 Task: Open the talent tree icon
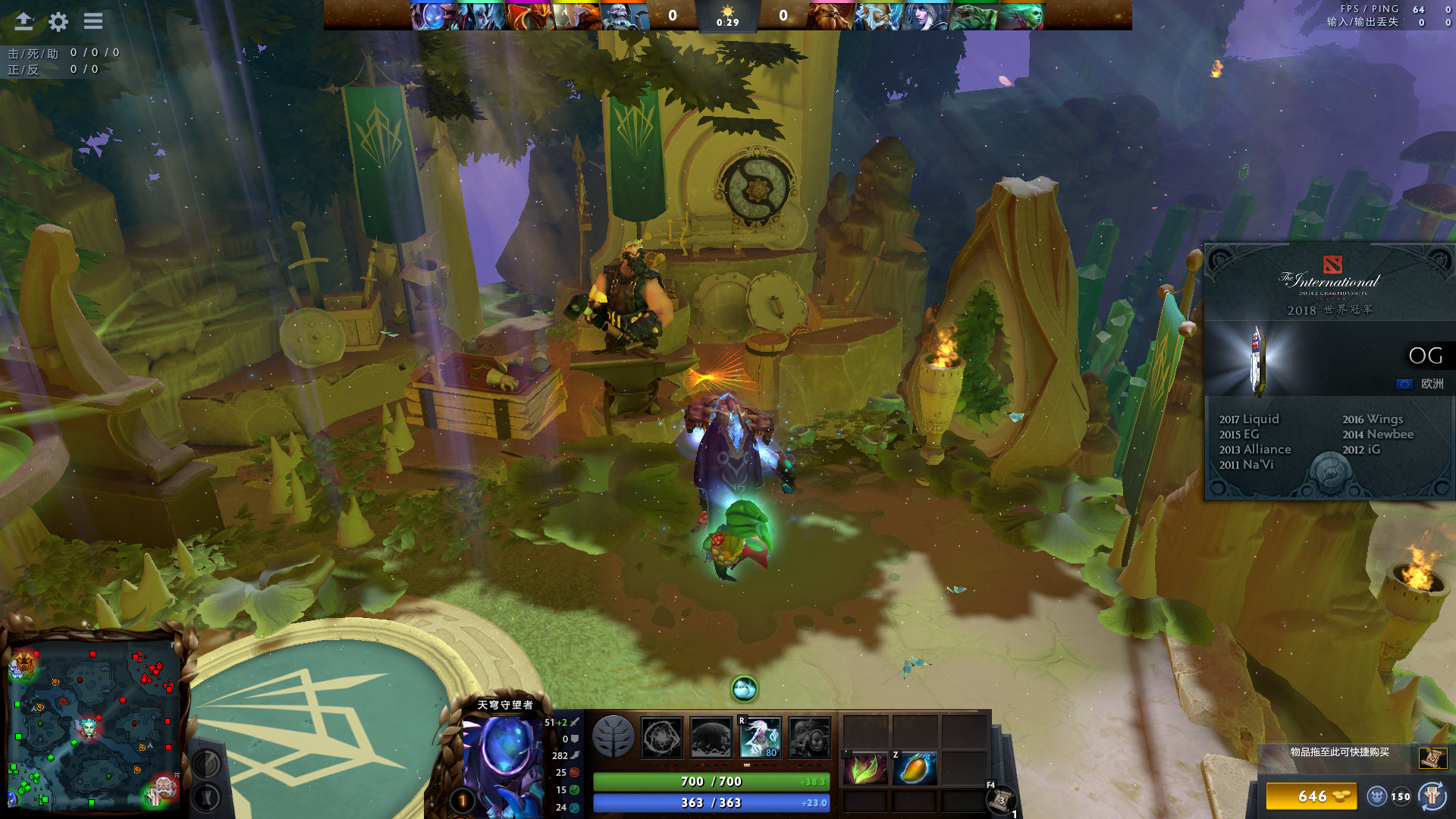(x=613, y=736)
